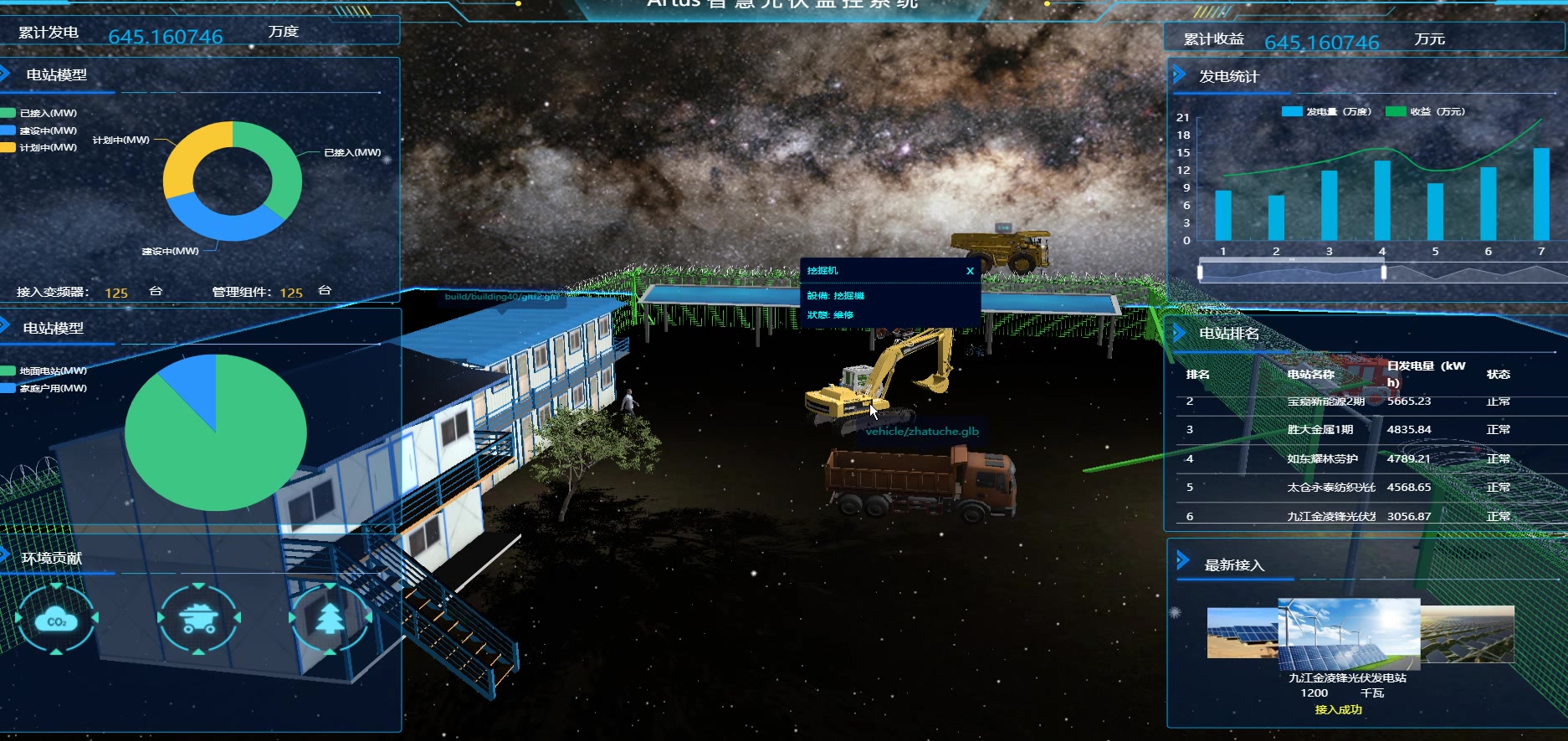The height and width of the screenshot is (741, 1568).
Task: Toggle the 家庭户用(MW) legend entry
Action: coord(44,388)
